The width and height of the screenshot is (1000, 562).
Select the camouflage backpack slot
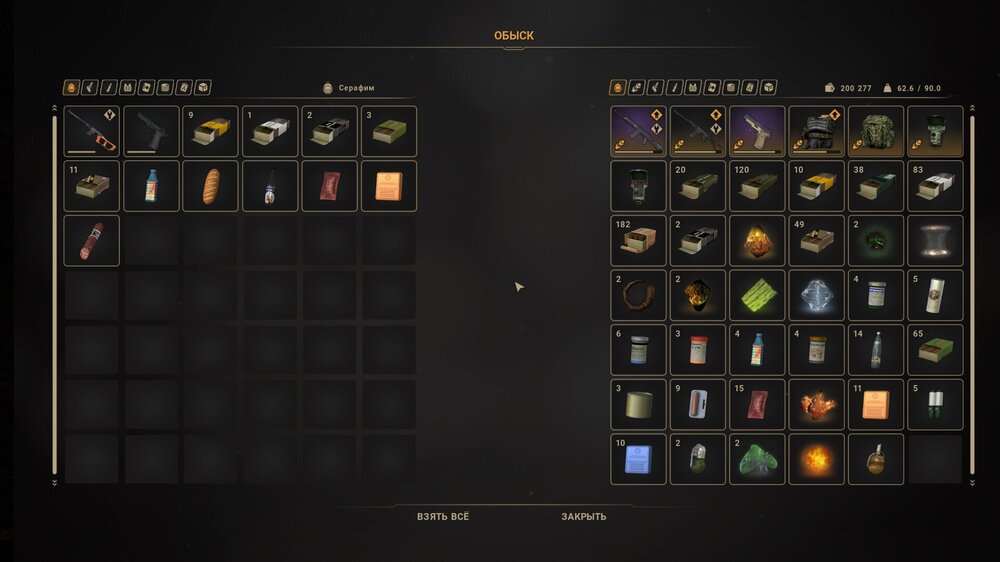click(x=876, y=132)
